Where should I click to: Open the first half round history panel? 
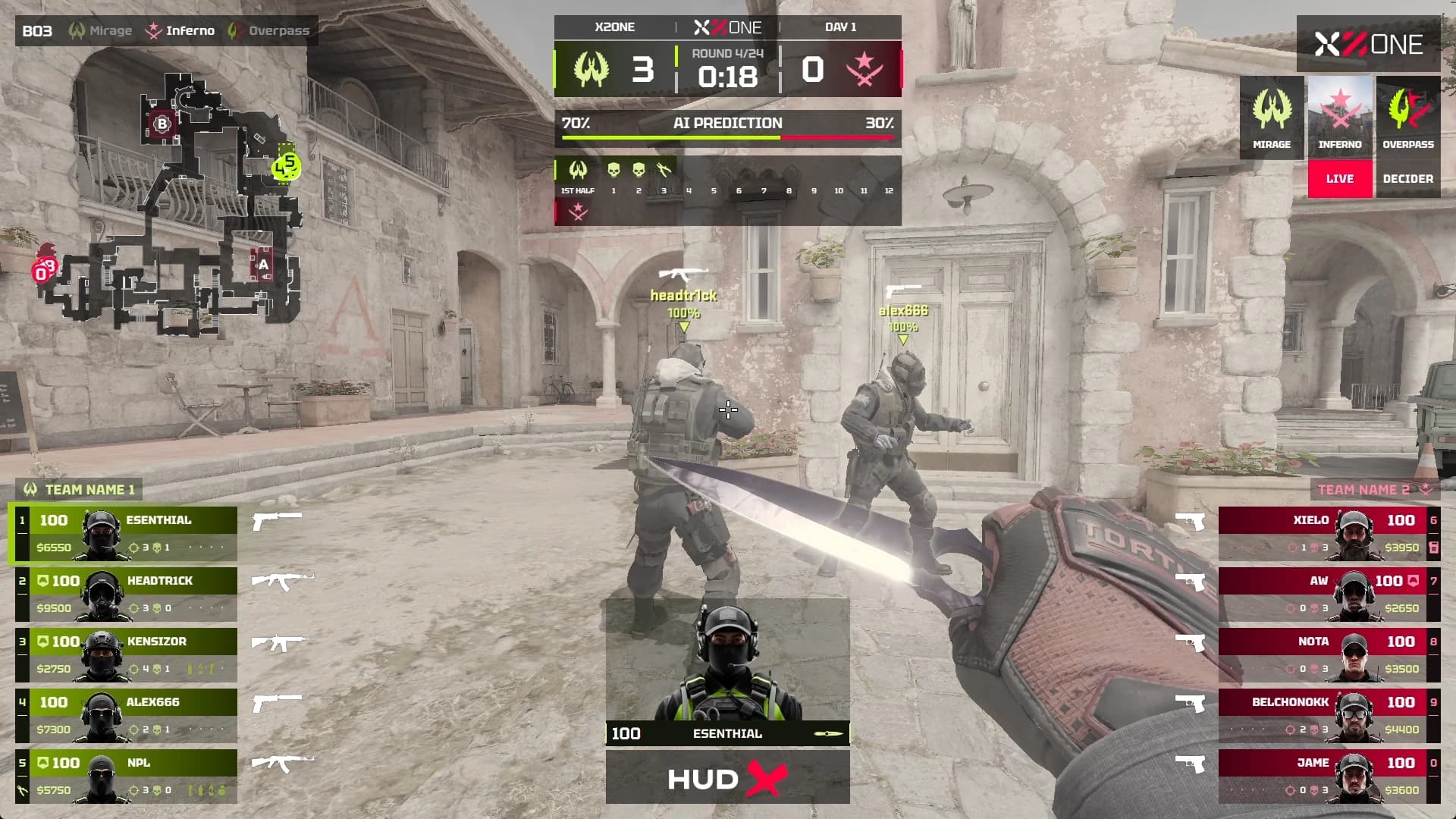point(727,190)
